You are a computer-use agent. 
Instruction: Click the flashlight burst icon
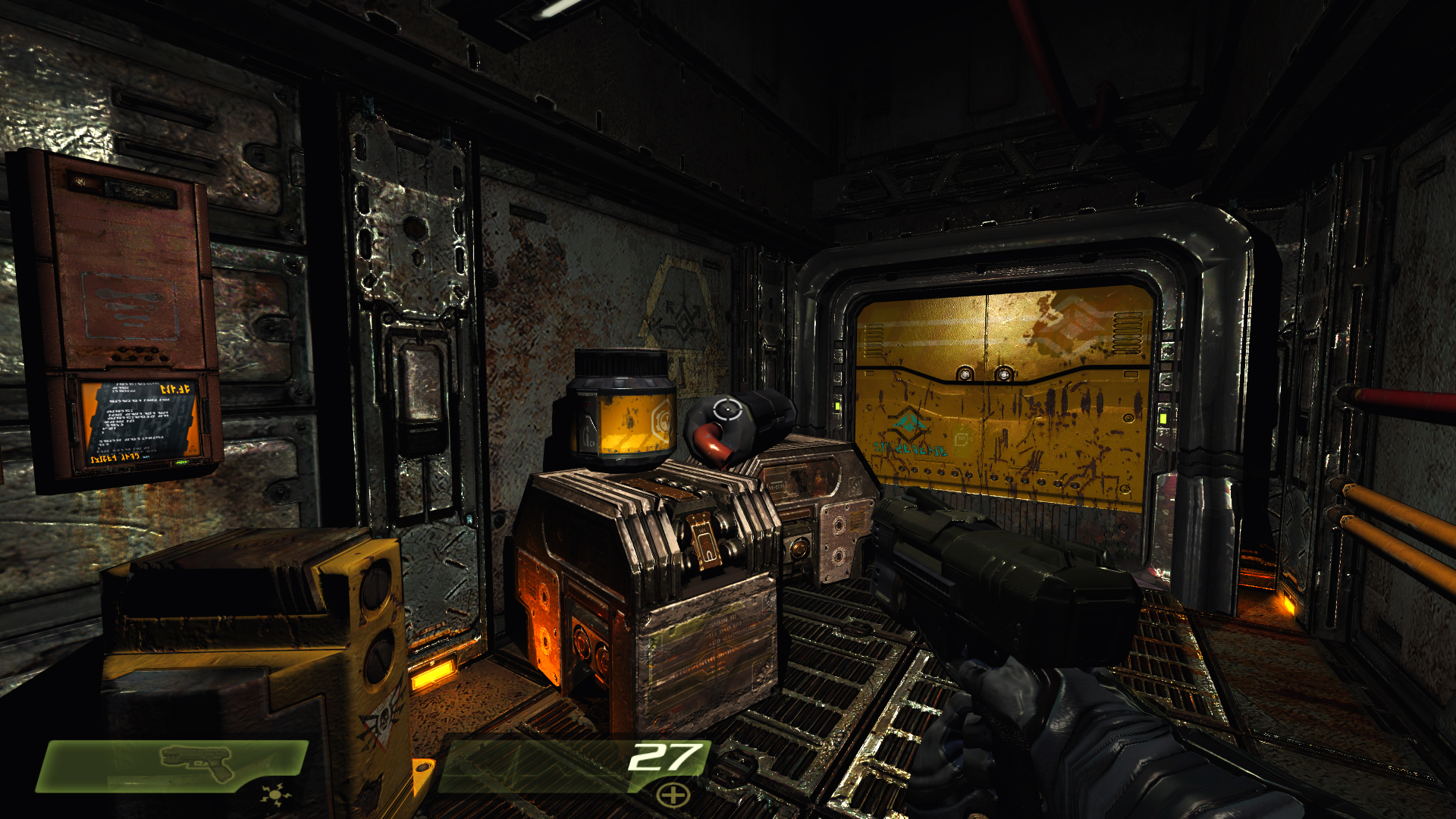tap(275, 795)
